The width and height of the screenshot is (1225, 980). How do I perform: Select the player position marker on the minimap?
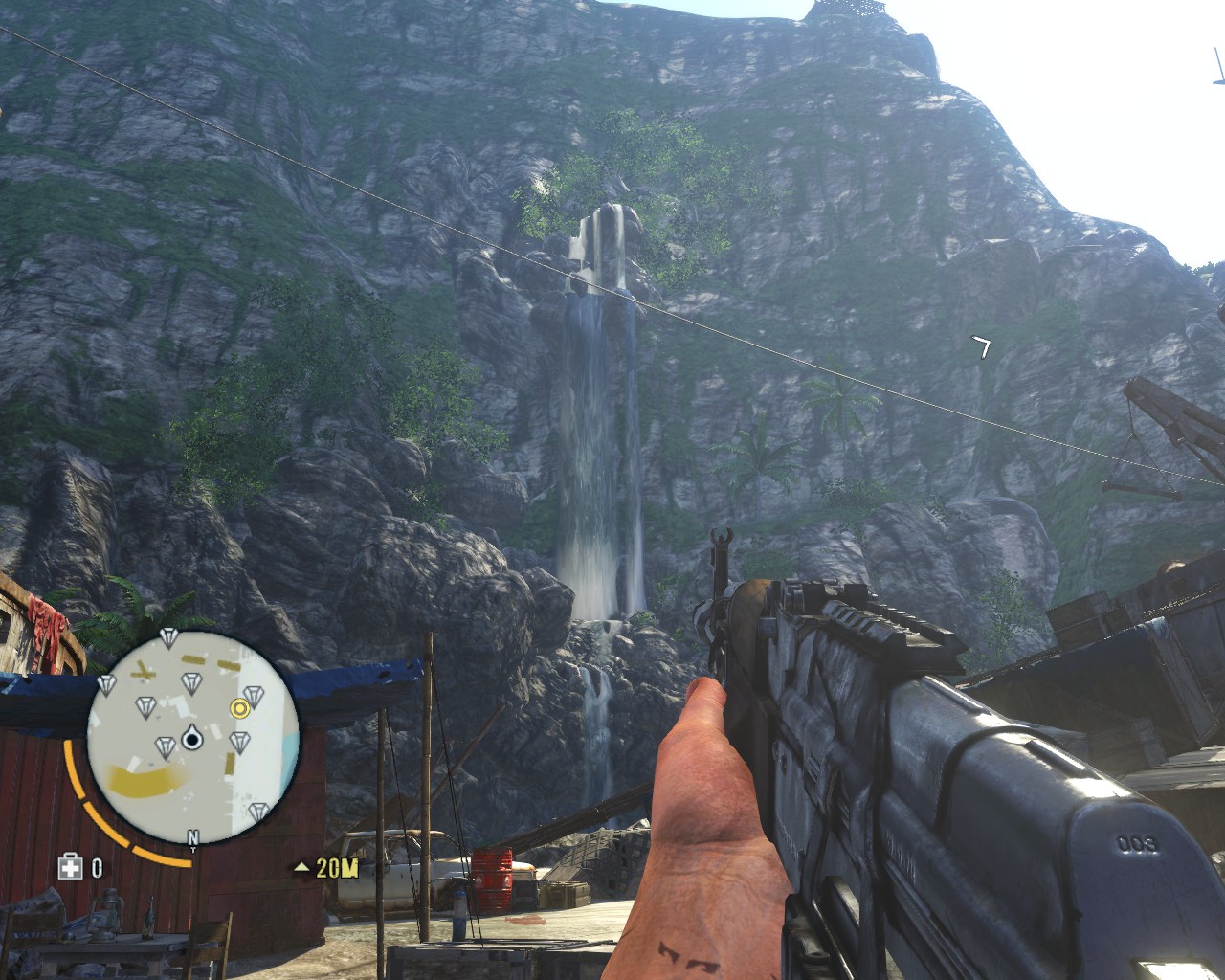click(x=191, y=738)
